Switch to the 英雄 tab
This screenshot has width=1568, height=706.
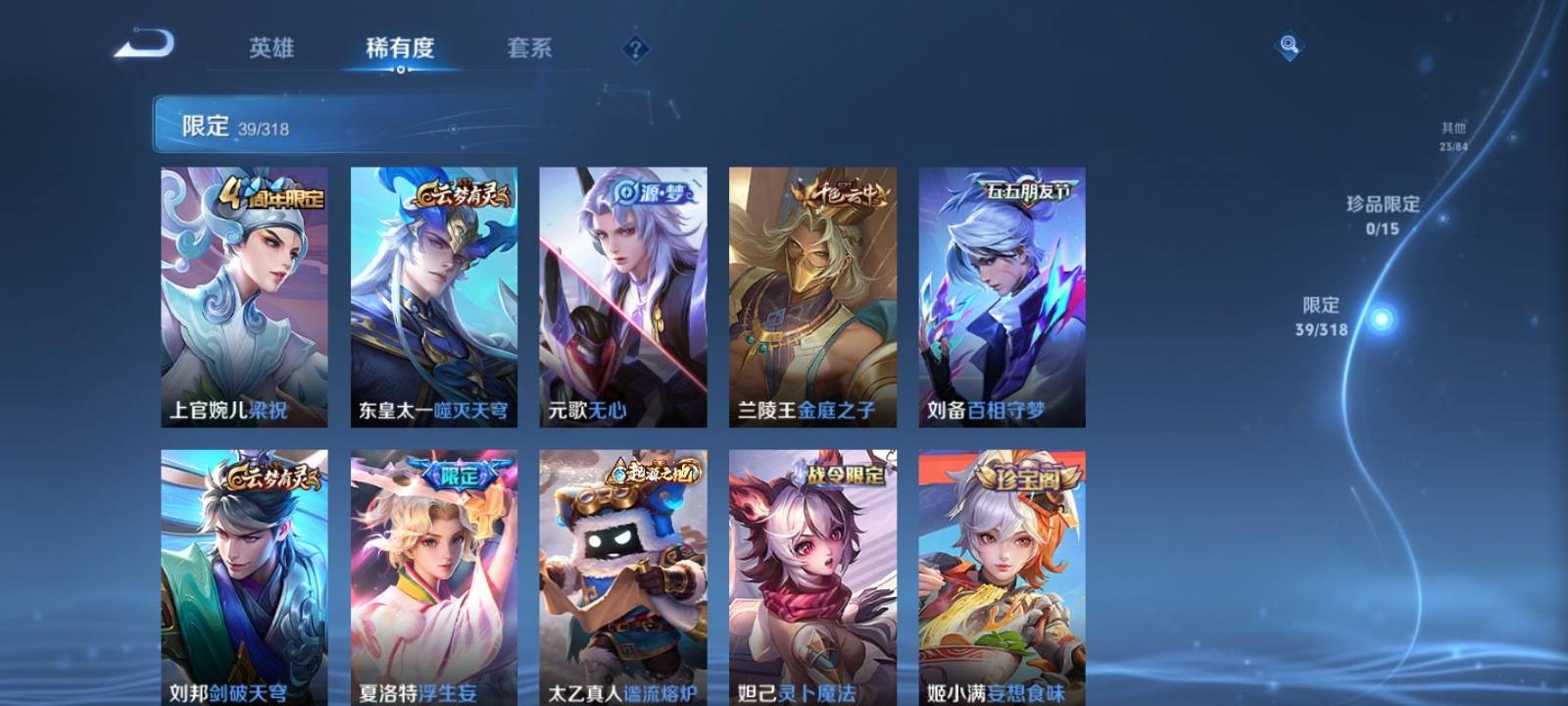click(271, 48)
